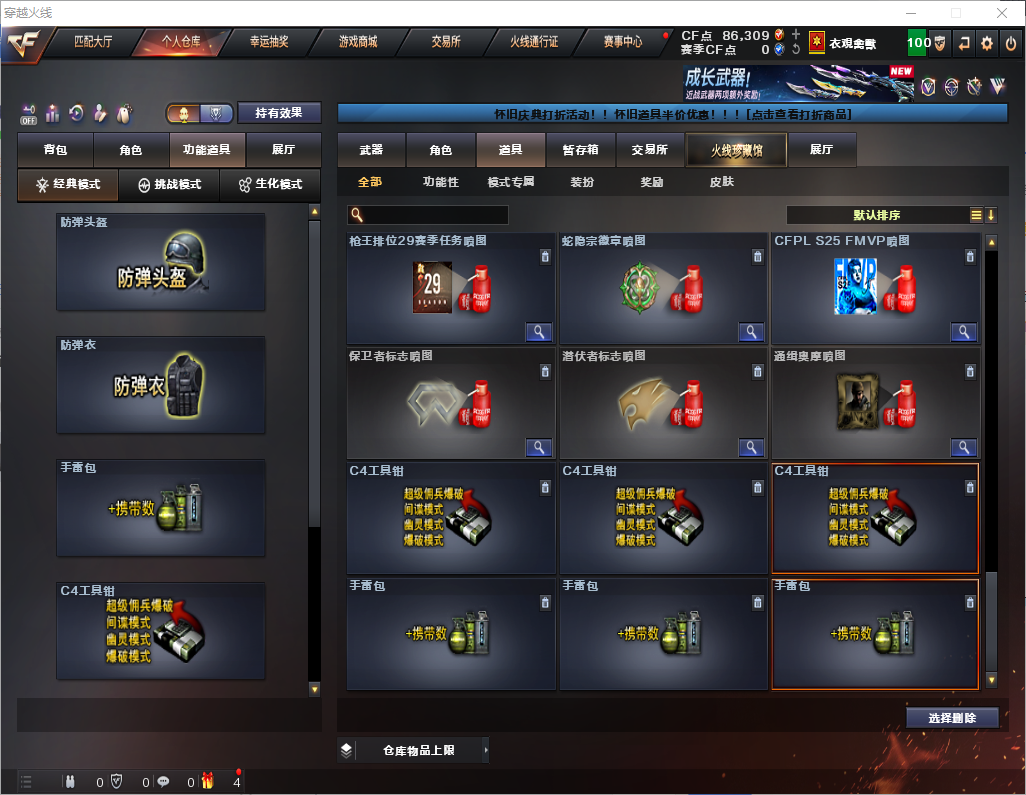Viewport: 1026px width, 795px height.
Task: Open the 火线通行证 battle pass
Action: 534,42
